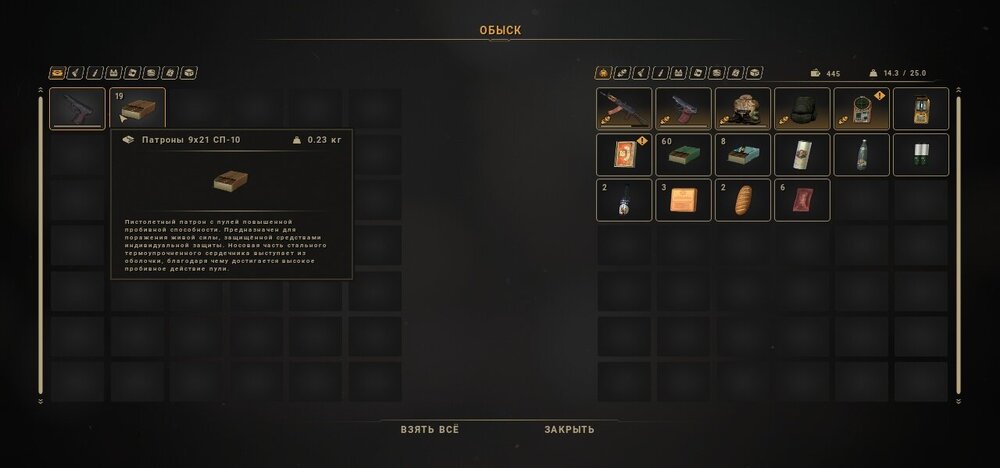The height and width of the screenshot is (468, 1000).
Task: Pick the stack of 6 red food packs
Action: (802, 200)
